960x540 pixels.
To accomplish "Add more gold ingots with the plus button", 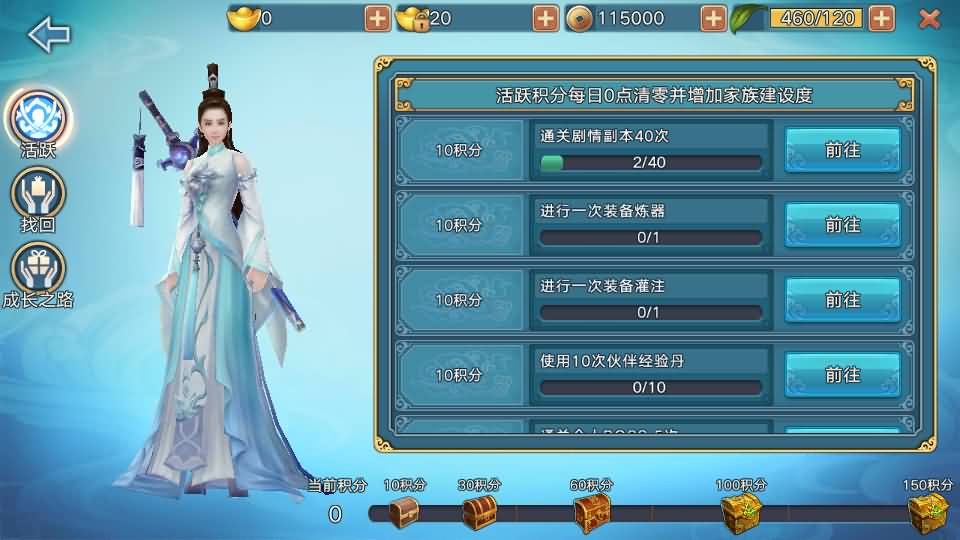I will coord(377,18).
